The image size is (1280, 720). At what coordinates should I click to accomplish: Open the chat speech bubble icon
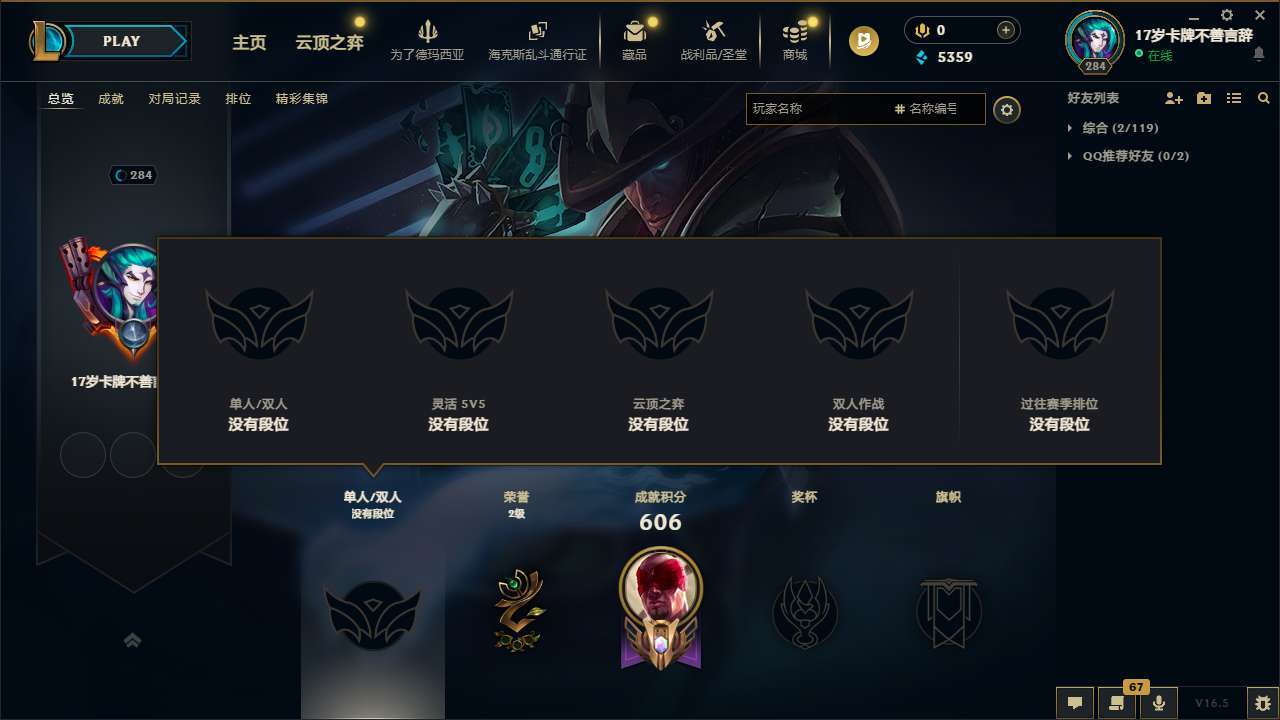(x=1075, y=703)
